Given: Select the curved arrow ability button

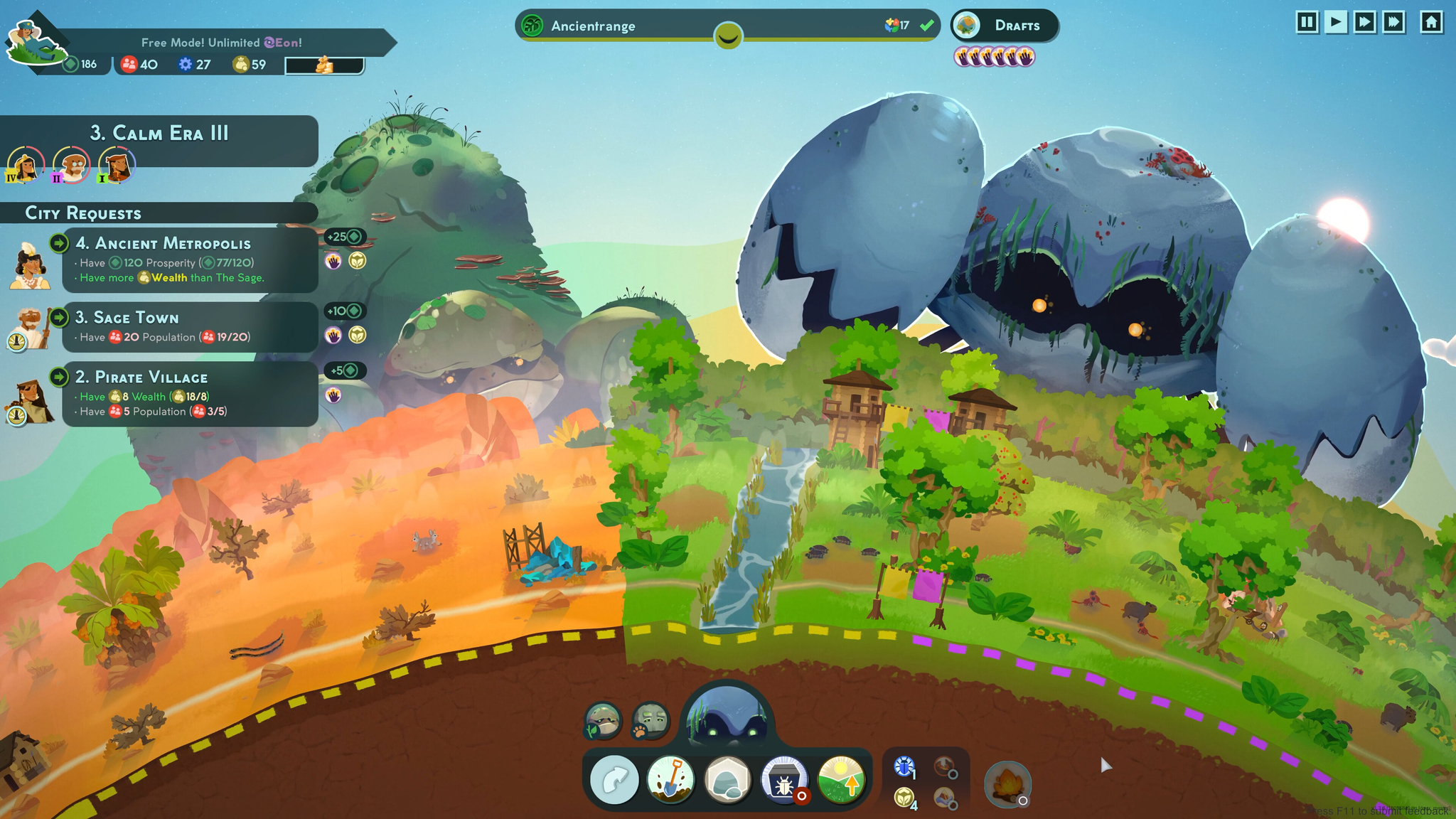Looking at the screenshot, I should tap(614, 781).
